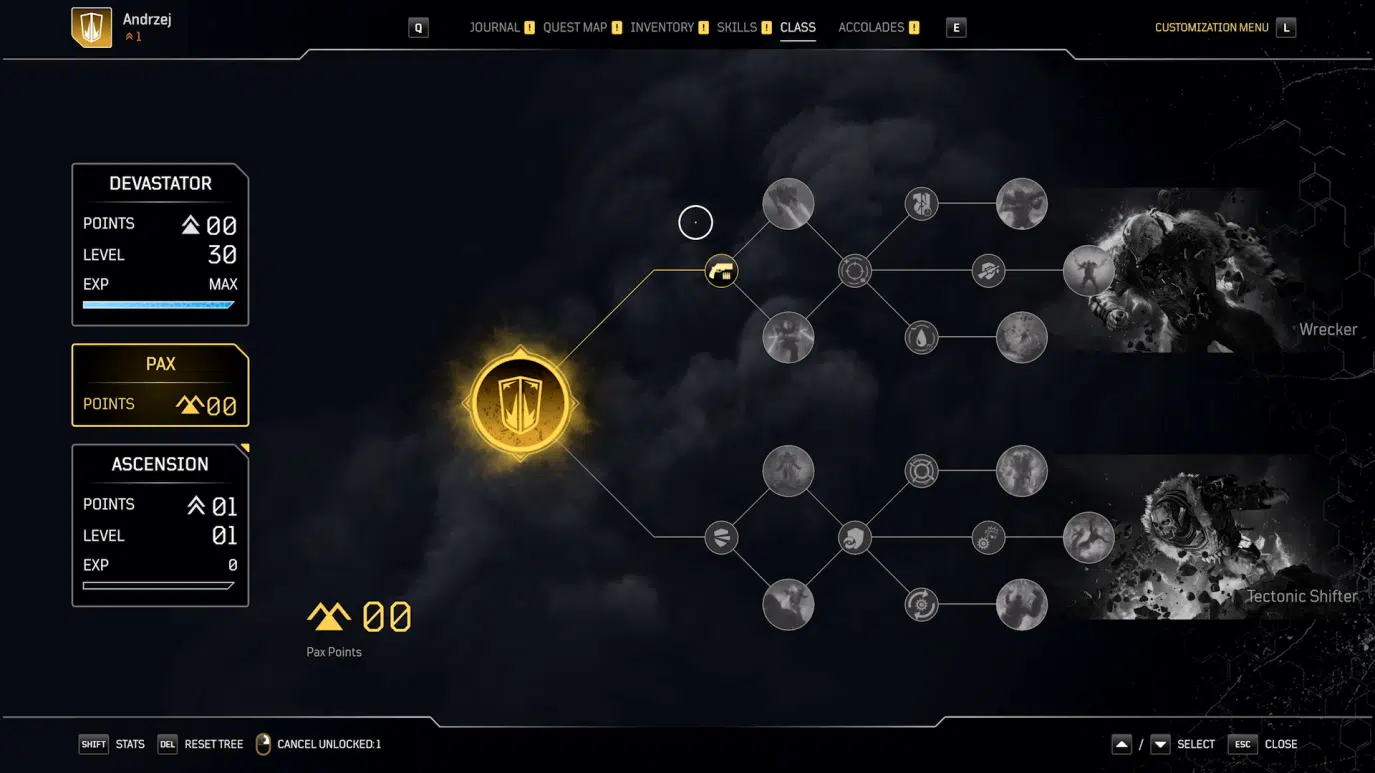The image size is (1375, 773).
Task: Select the unlocked pistol node on the Wrecker branch
Action: pyautogui.click(x=721, y=271)
